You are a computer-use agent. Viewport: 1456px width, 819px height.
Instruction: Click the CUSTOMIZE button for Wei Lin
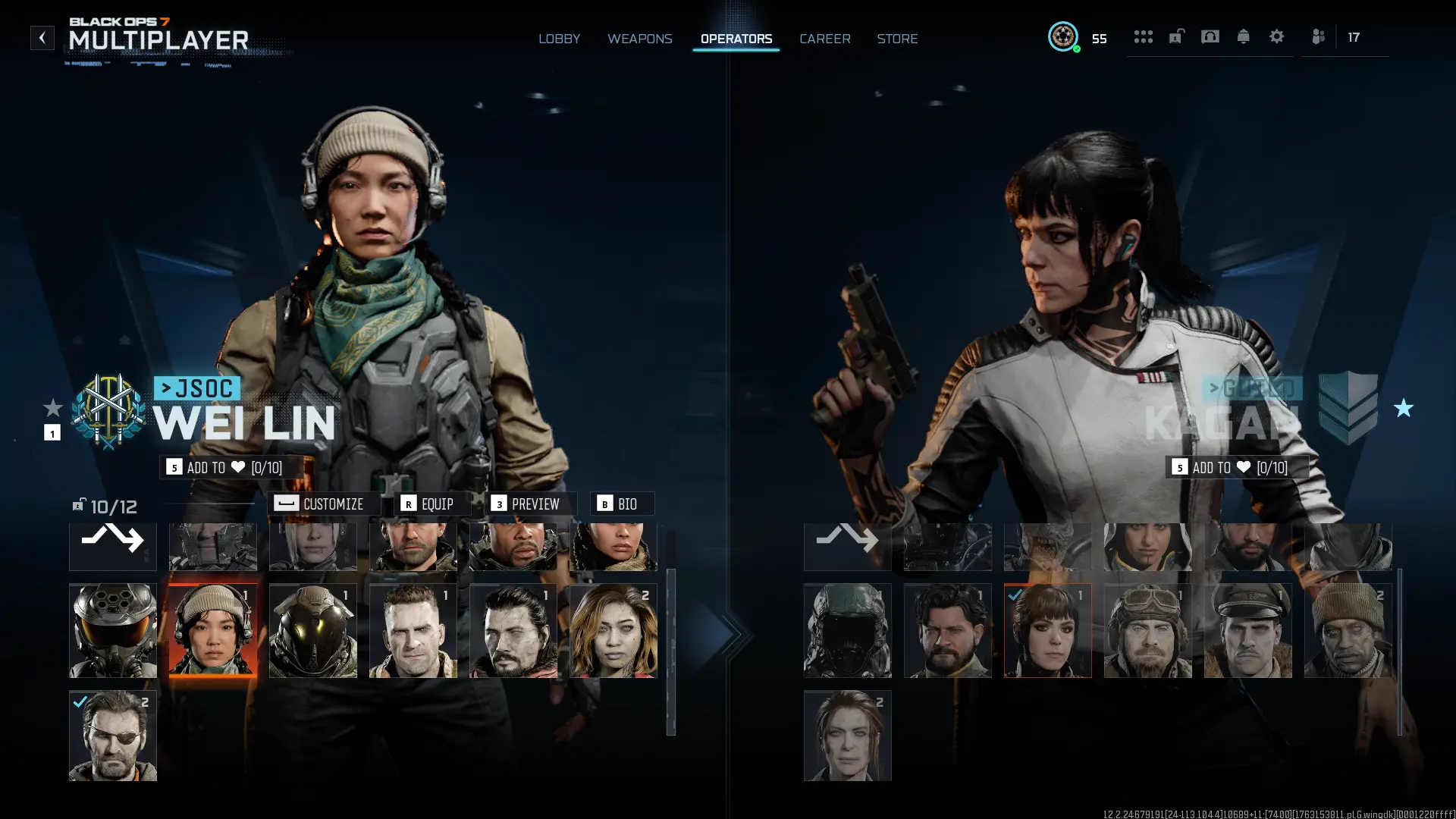click(323, 504)
